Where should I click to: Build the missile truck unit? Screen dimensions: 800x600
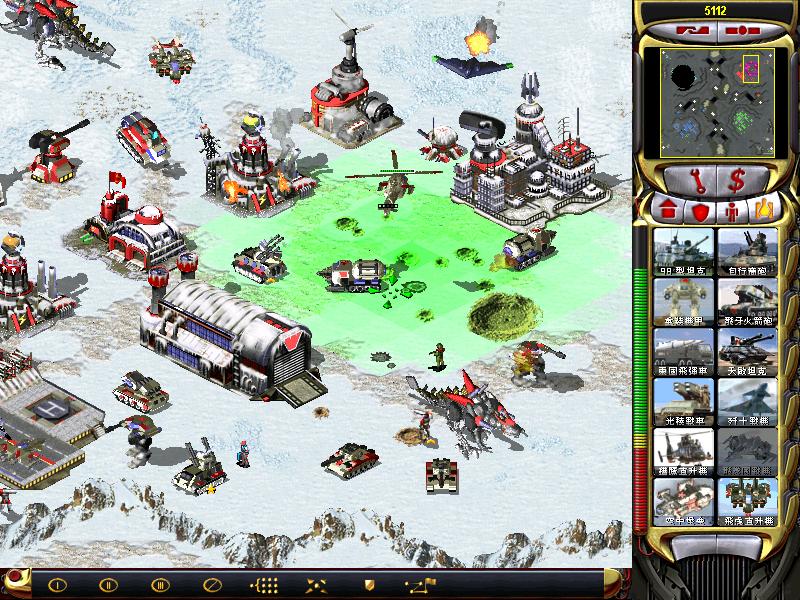click(x=683, y=351)
